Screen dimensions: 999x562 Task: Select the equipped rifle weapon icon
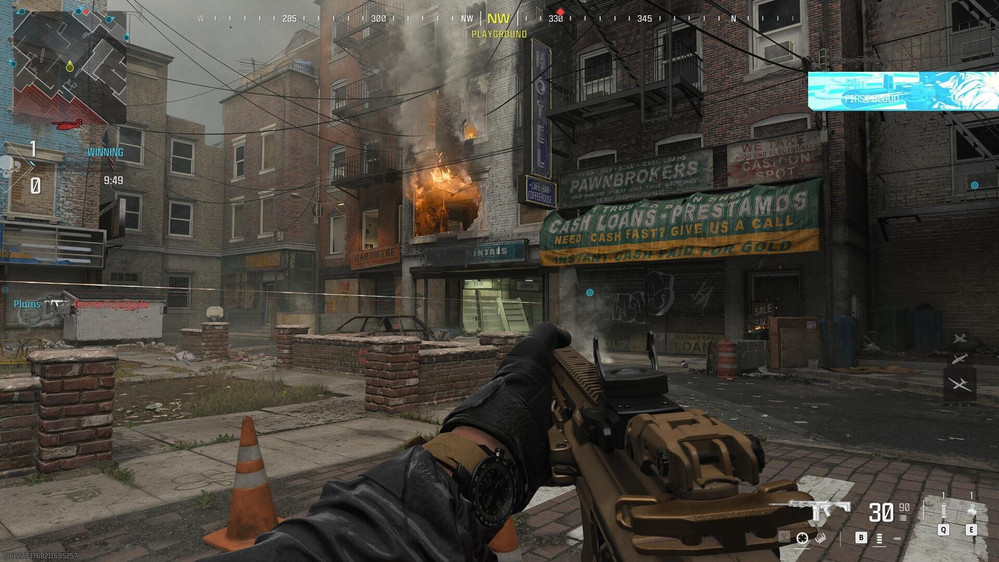point(818,508)
